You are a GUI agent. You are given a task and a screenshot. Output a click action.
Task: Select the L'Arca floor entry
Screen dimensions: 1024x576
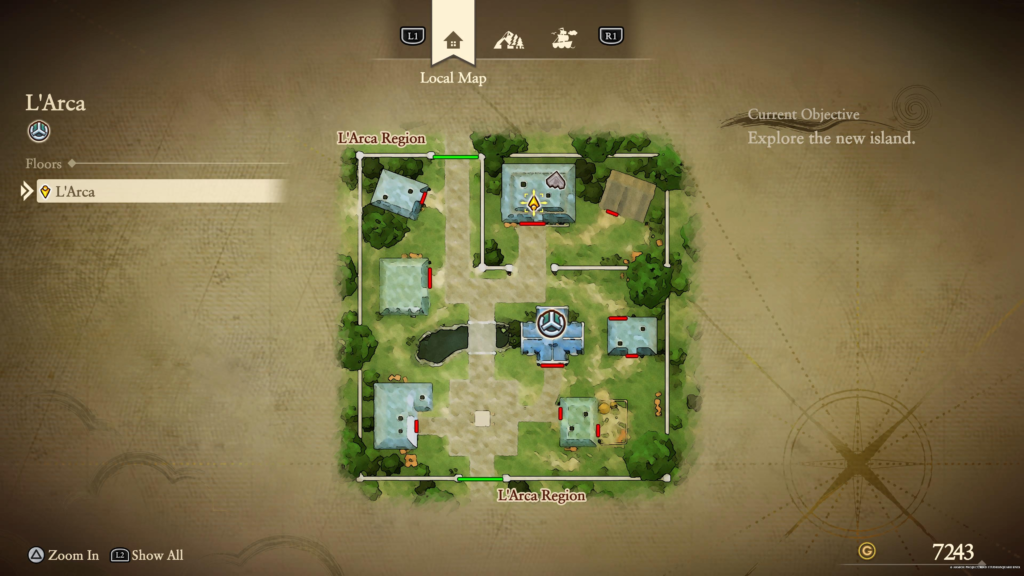pos(160,191)
